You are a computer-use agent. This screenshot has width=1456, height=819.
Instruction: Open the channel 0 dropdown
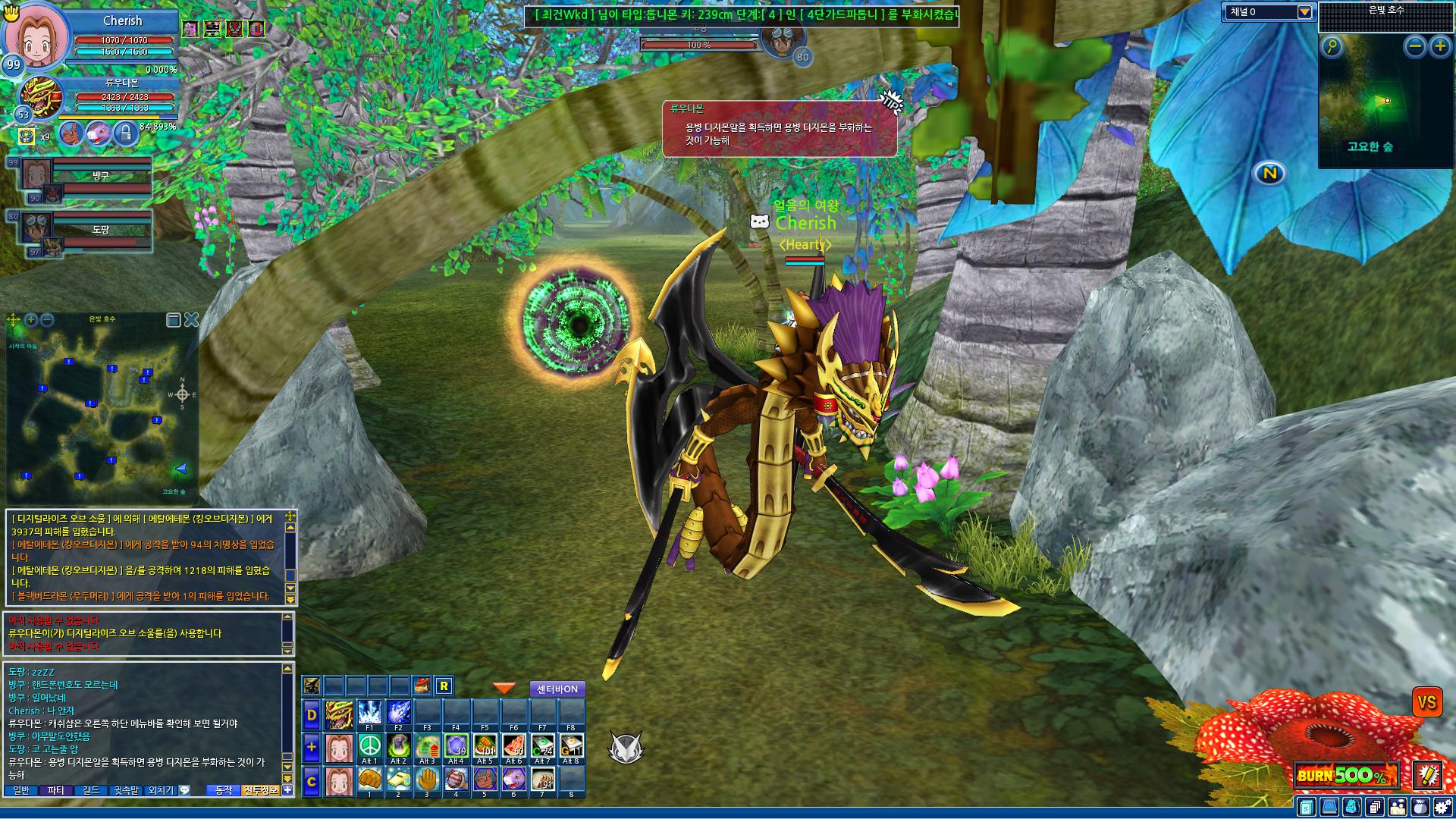[1304, 12]
